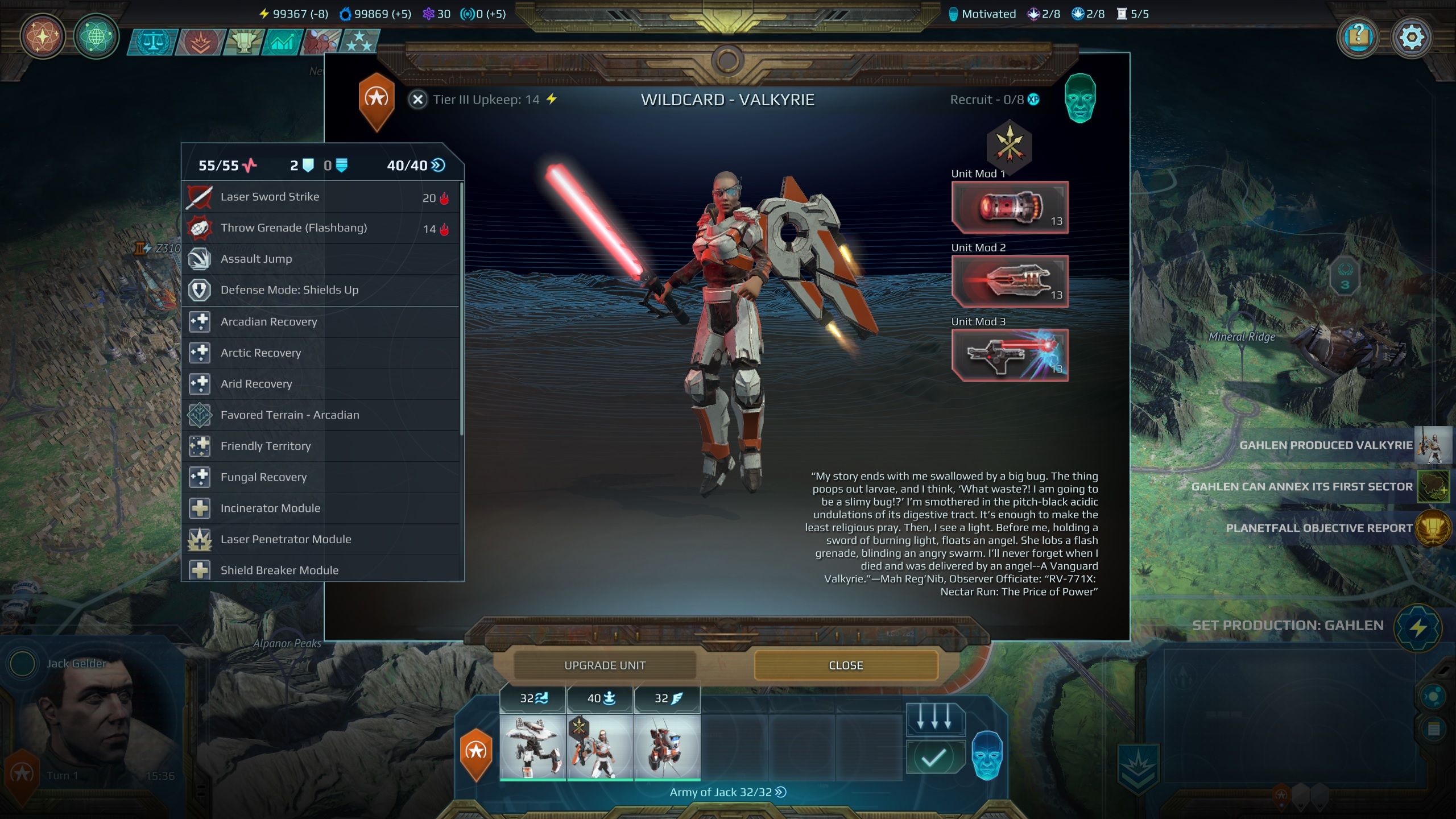1456x819 pixels.
Task: Enable Defense Mode: Shields Up
Action: tap(289, 290)
